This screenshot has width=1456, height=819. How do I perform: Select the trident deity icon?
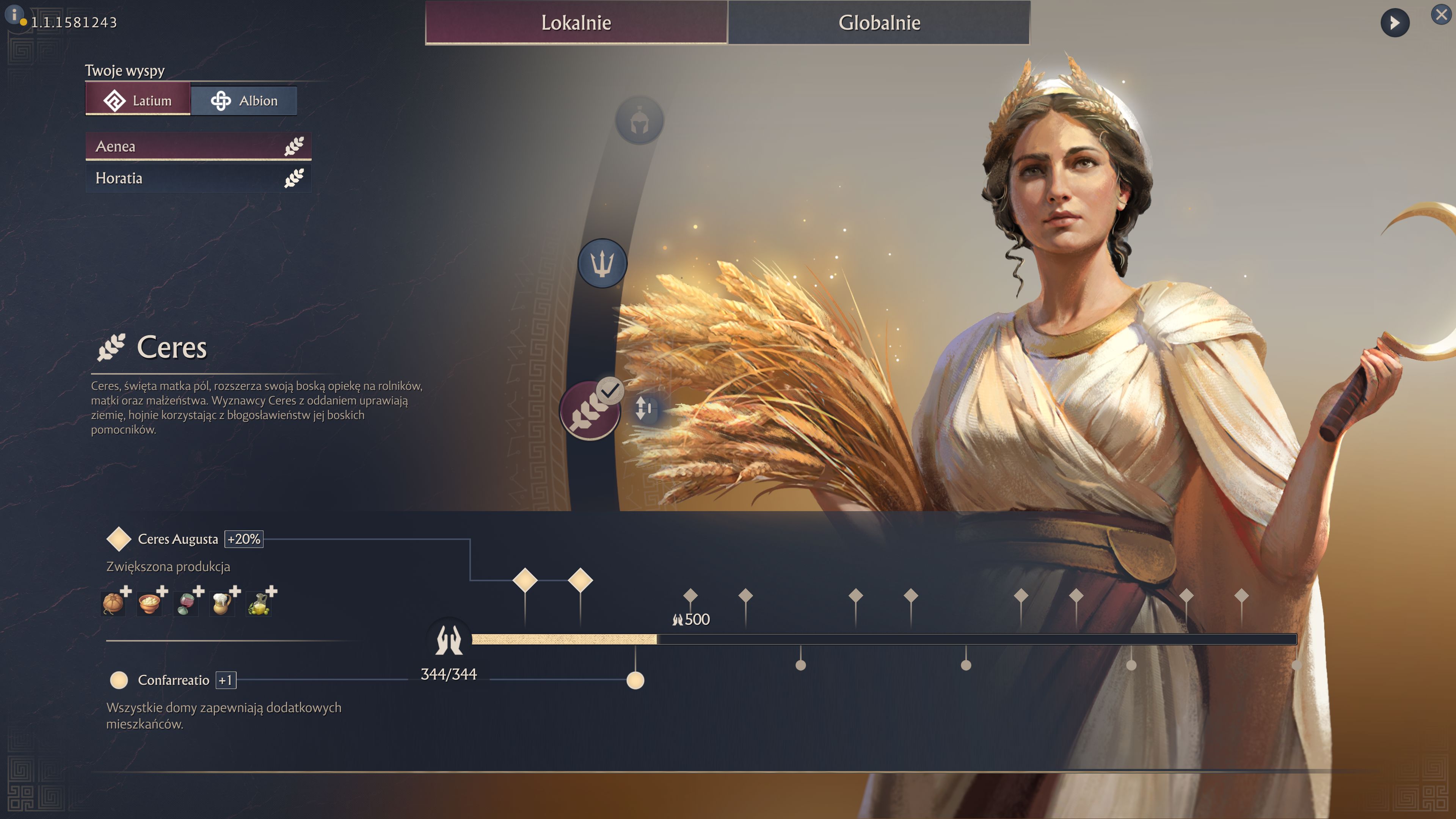coord(602,264)
